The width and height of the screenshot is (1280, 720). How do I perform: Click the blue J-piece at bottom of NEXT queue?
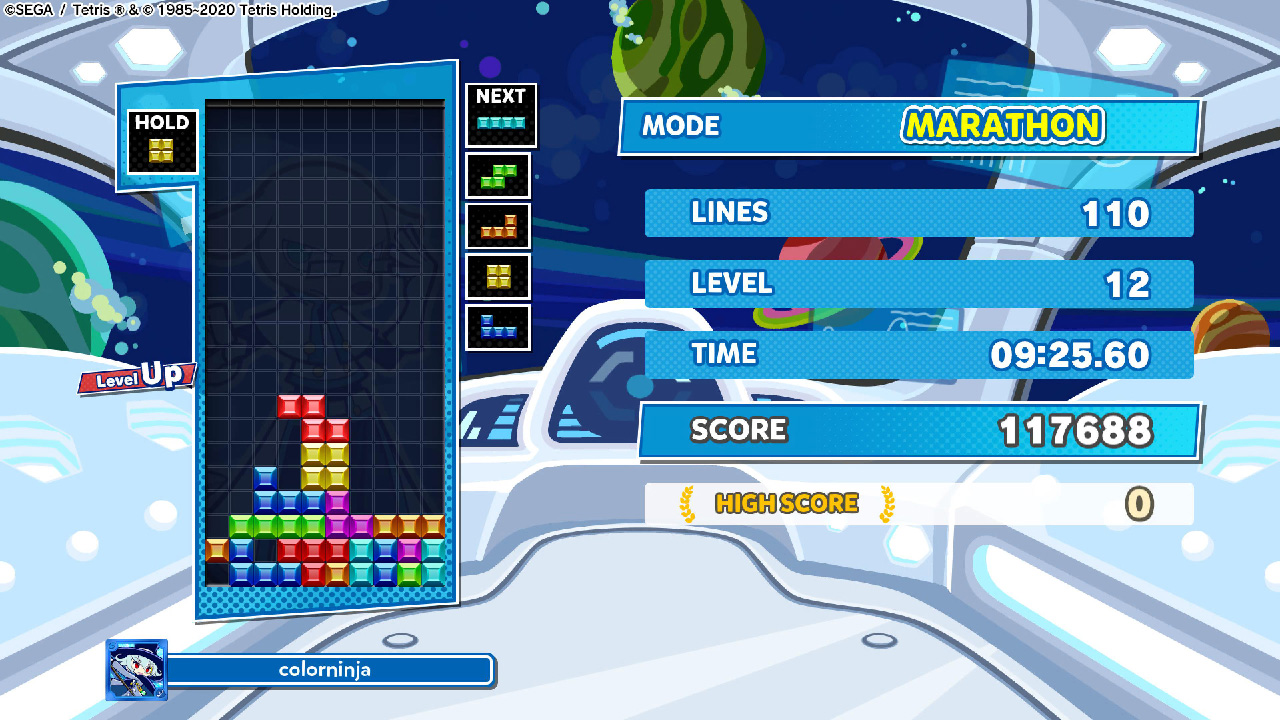500,327
